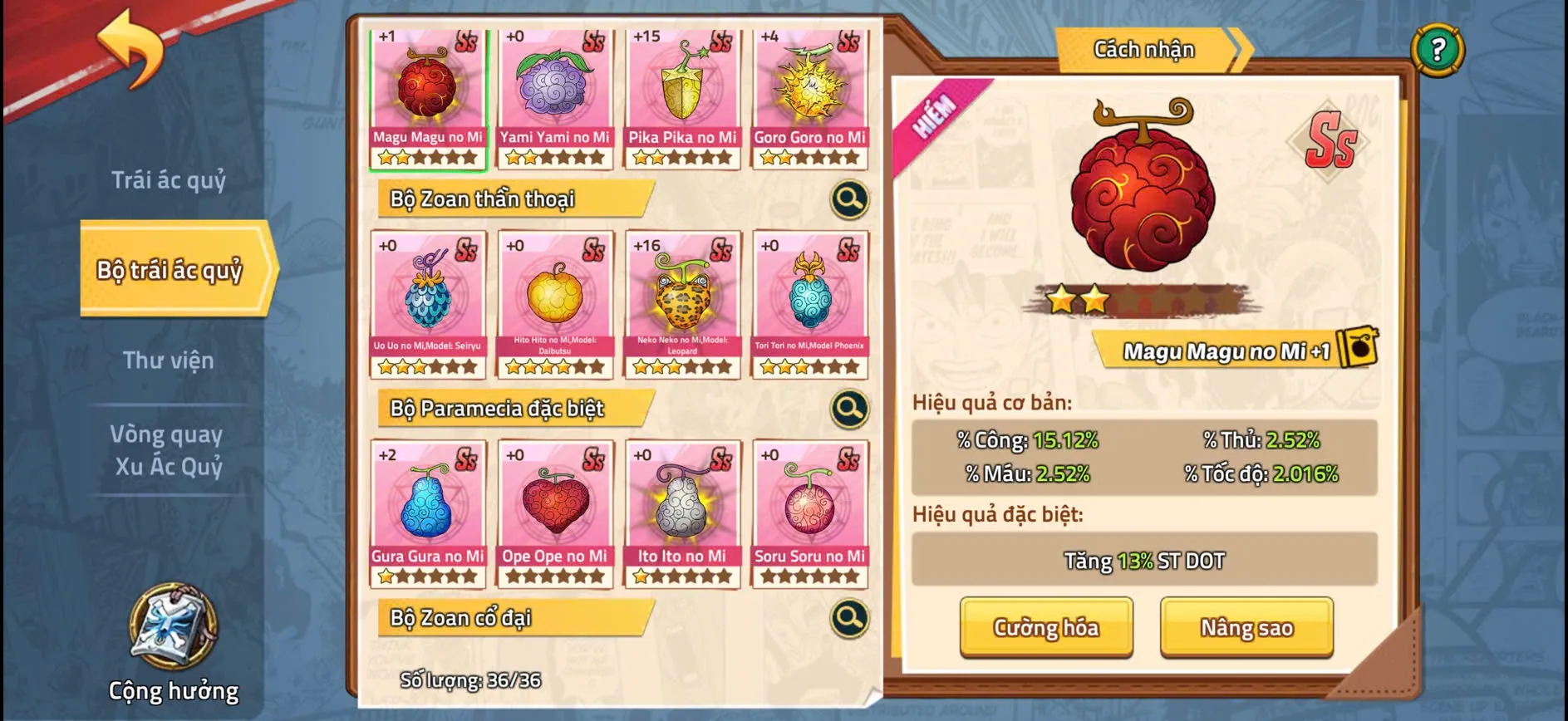
Task: Switch to the Trái ác quỷ tab
Action: (x=169, y=180)
